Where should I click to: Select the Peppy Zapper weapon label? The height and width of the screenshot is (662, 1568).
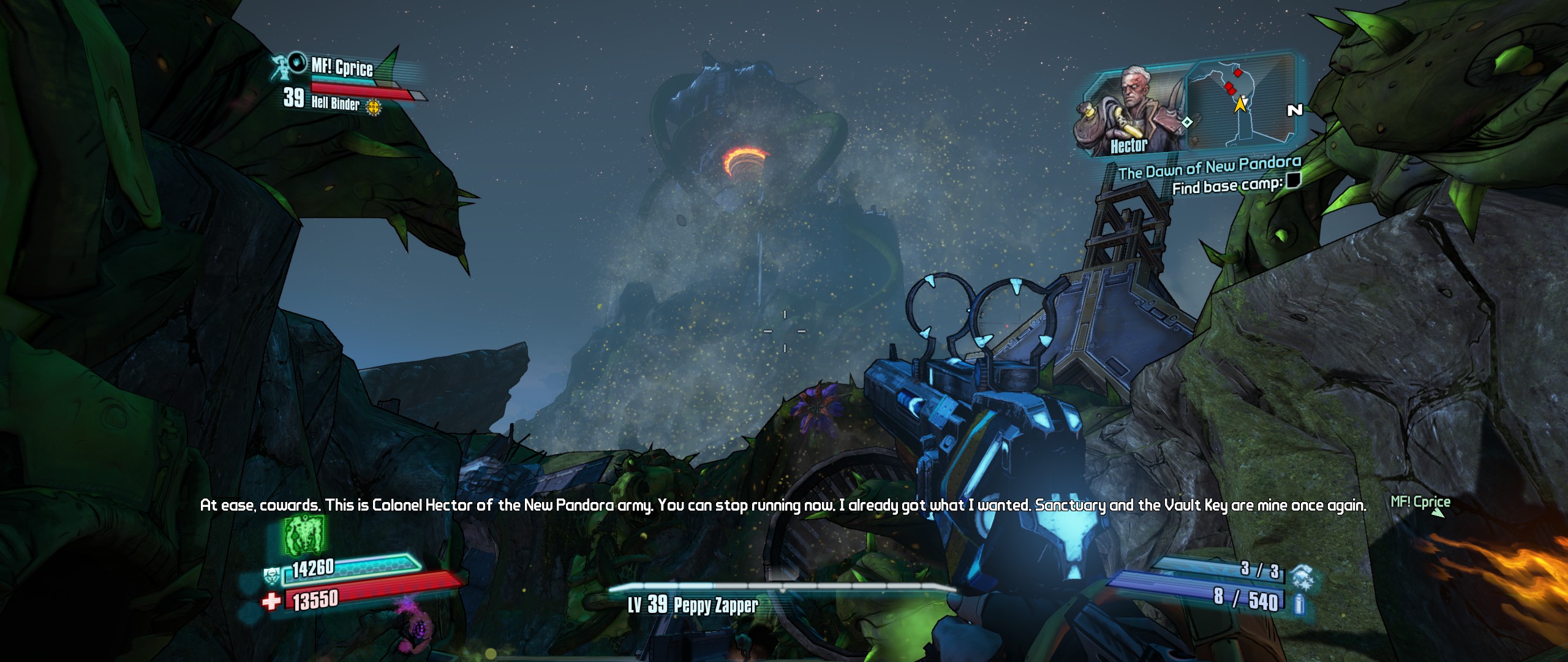coord(715,606)
